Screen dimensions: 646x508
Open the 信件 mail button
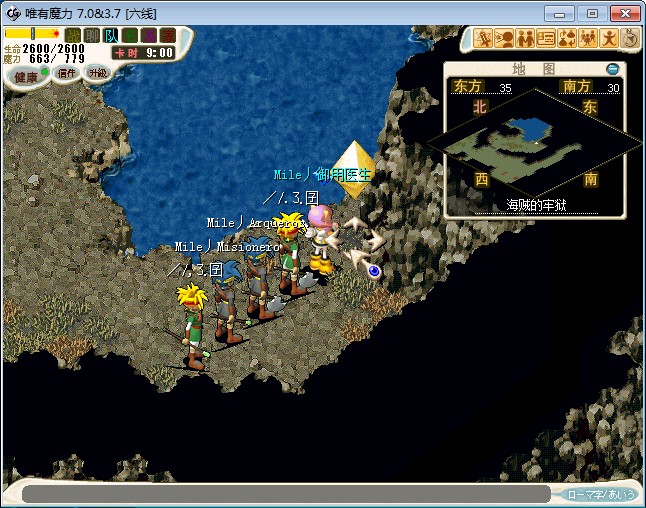click(x=67, y=73)
